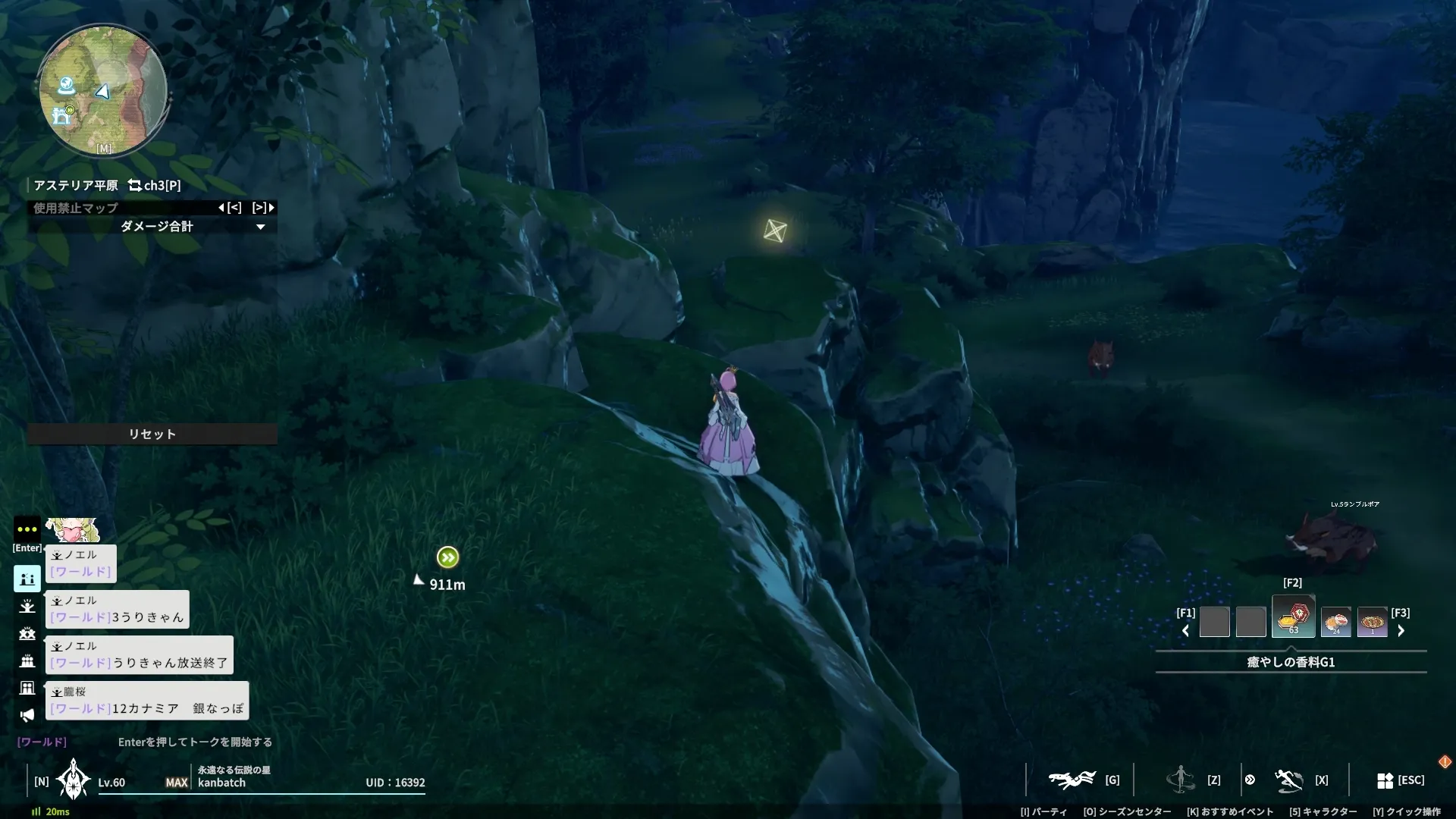The width and height of the screenshot is (1456, 819).
Task: Switch to the megaphone chat channel
Action: [x=27, y=715]
